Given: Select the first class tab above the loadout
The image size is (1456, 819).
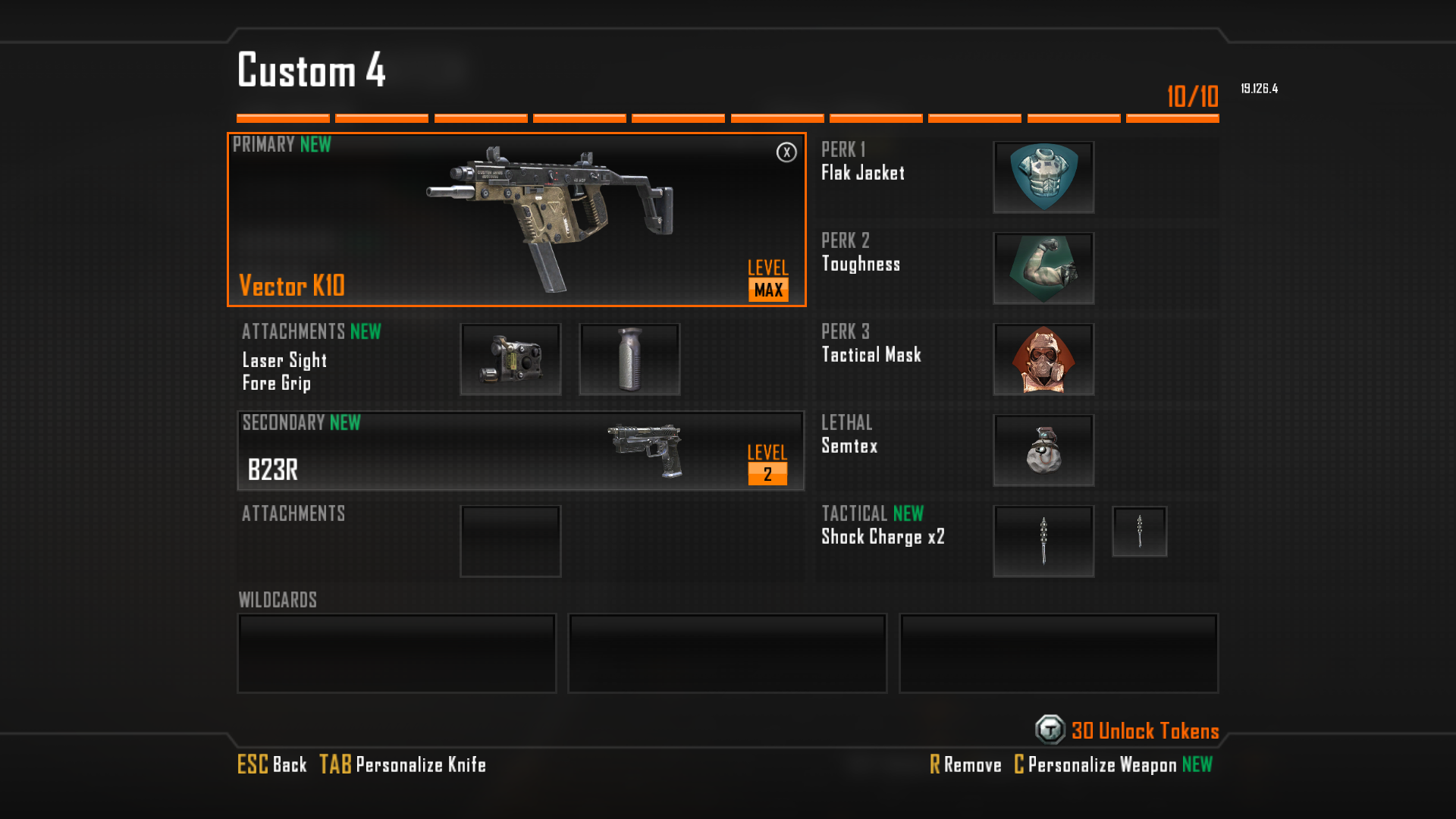Looking at the screenshot, I should (282, 117).
